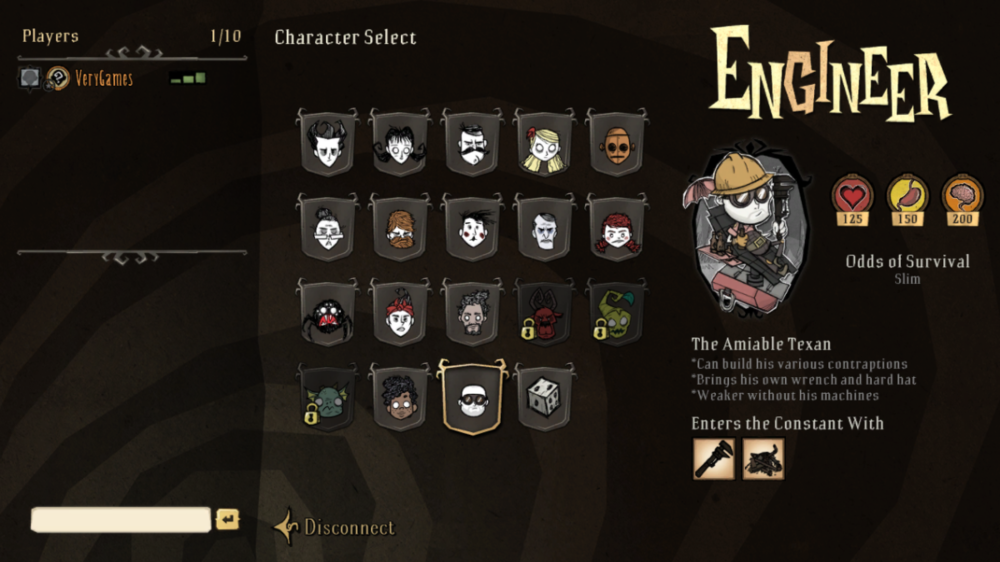Image resolution: width=1000 pixels, height=562 pixels.
Task: Select the dark-skinned curly-haired character portrait
Action: (x=400, y=399)
